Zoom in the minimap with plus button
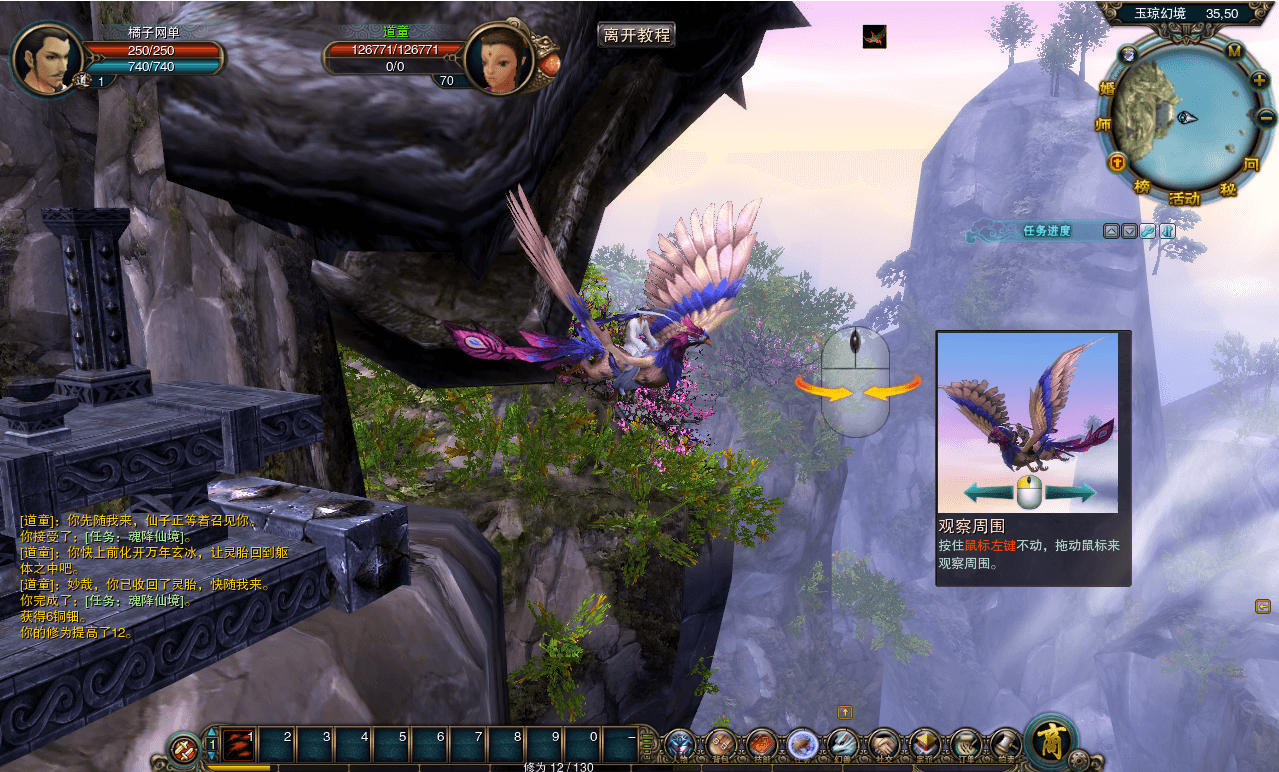The image size is (1279, 772). 1259,79
